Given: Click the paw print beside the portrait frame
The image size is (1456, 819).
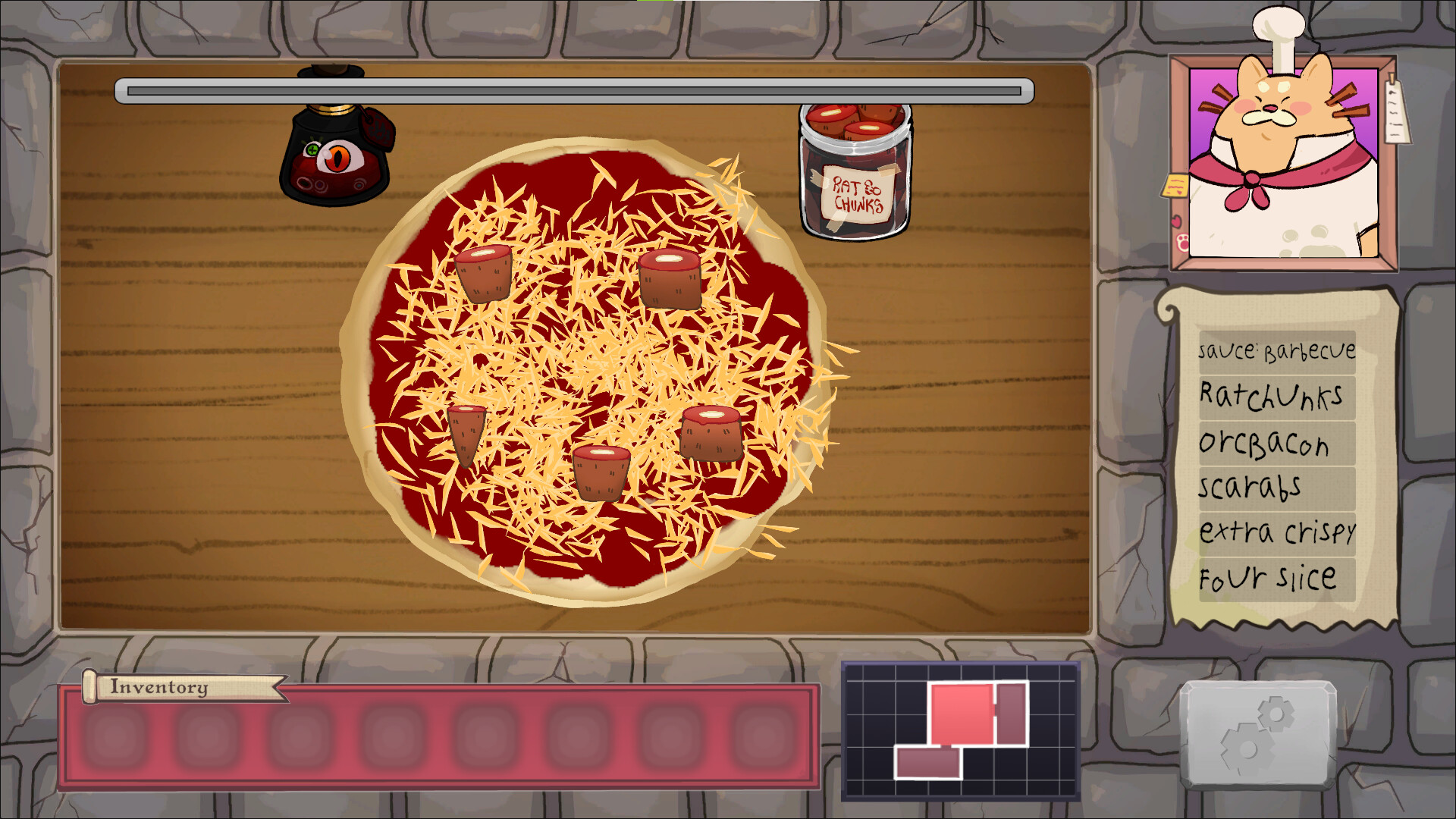Looking at the screenshot, I should point(1182,243).
